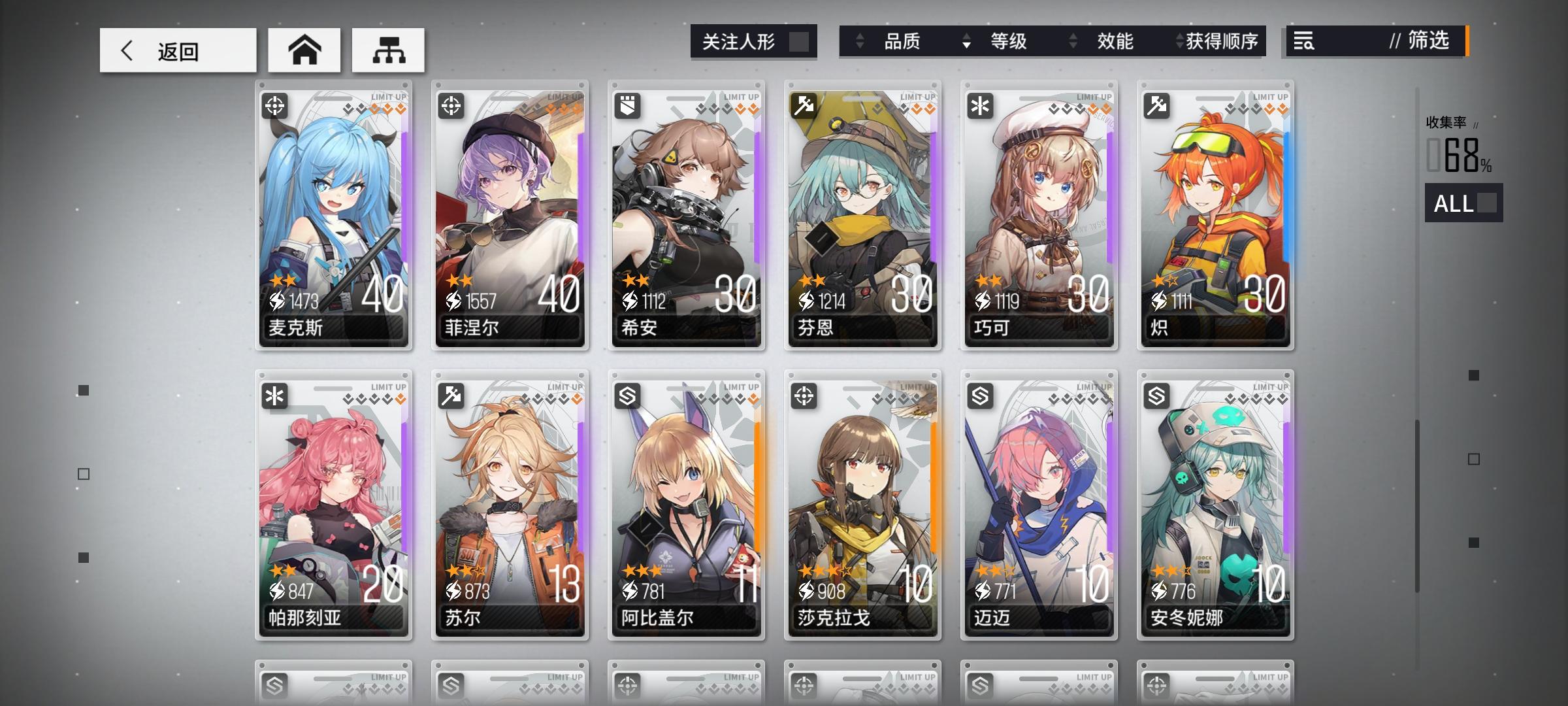
Task: Click the hammer class icon on 芬恩's card
Action: pyautogui.click(x=805, y=105)
